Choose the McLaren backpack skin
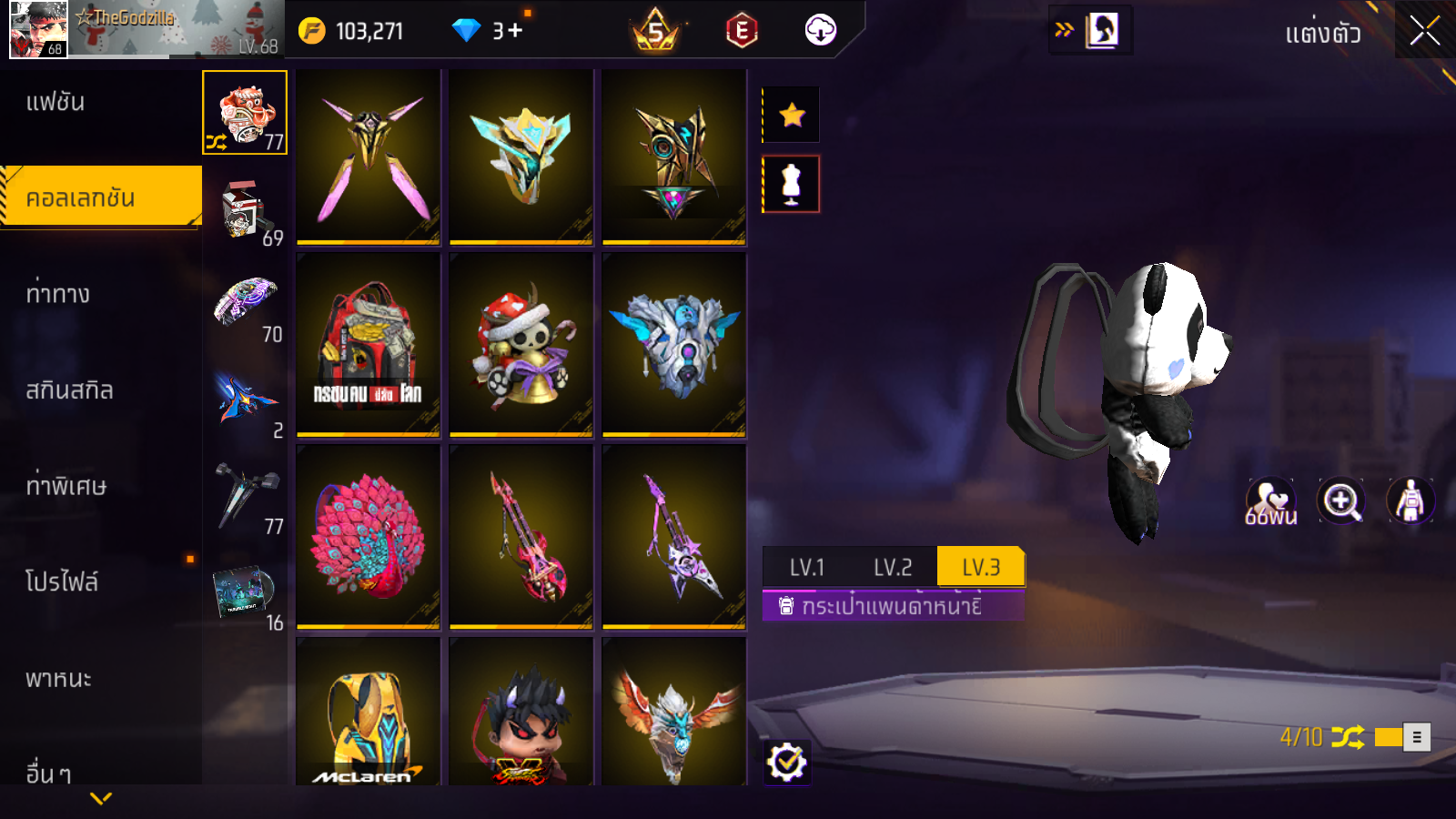Image resolution: width=1456 pixels, height=819 pixels. (x=368, y=712)
